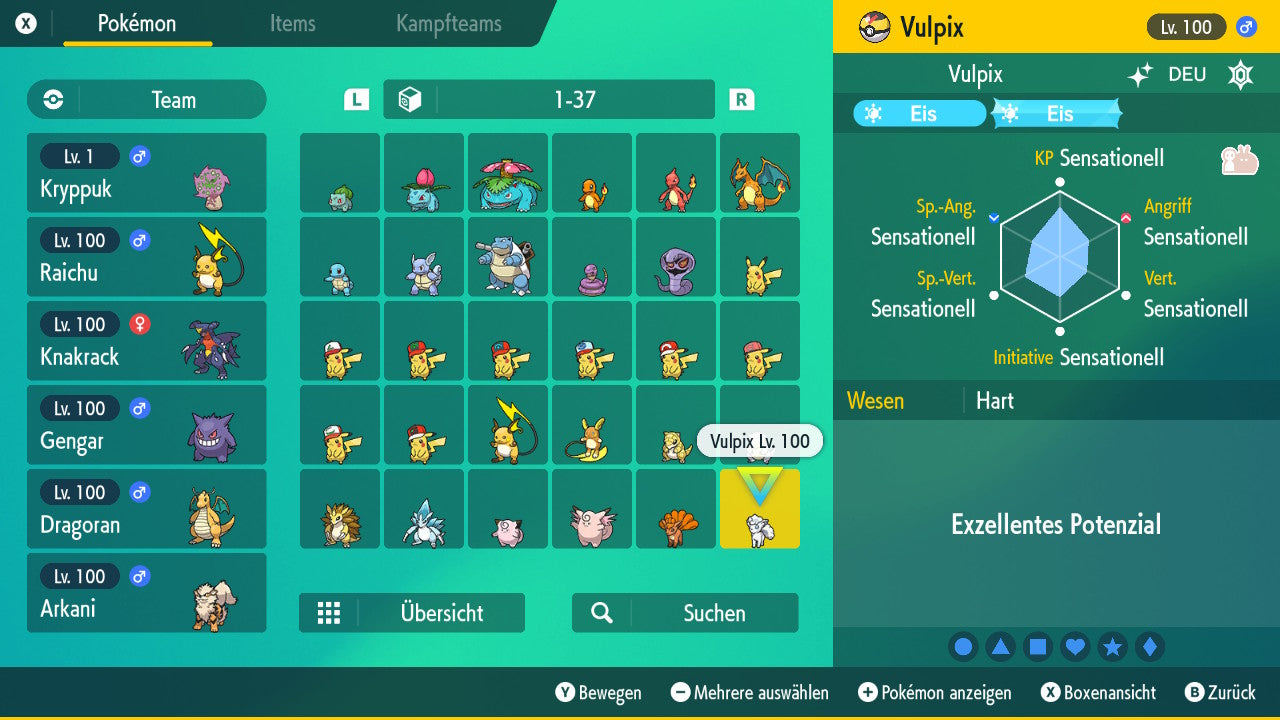Toggle the star marking for Vulpix
The image size is (1280, 720).
pyautogui.click(x=1112, y=646)
